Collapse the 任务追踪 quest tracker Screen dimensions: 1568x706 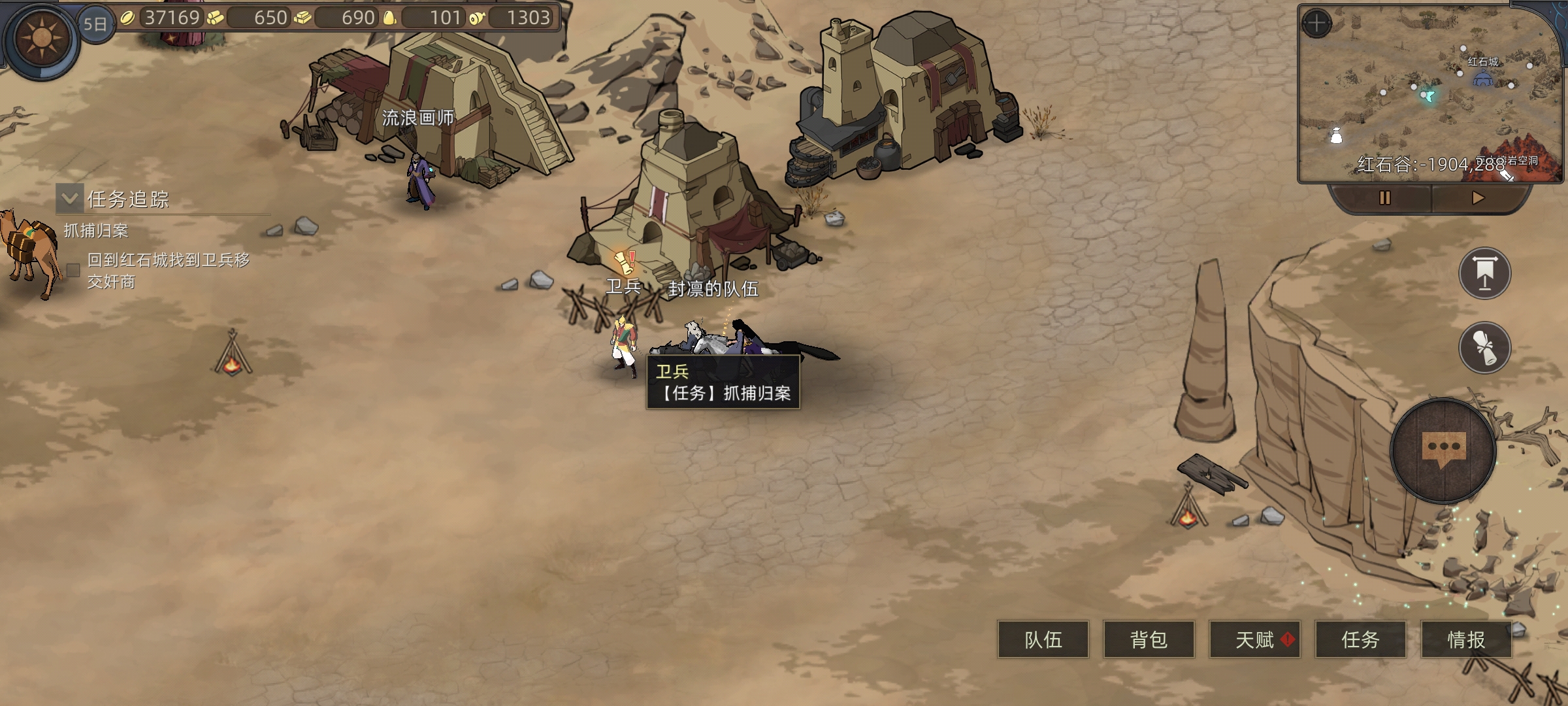point(69,198)
